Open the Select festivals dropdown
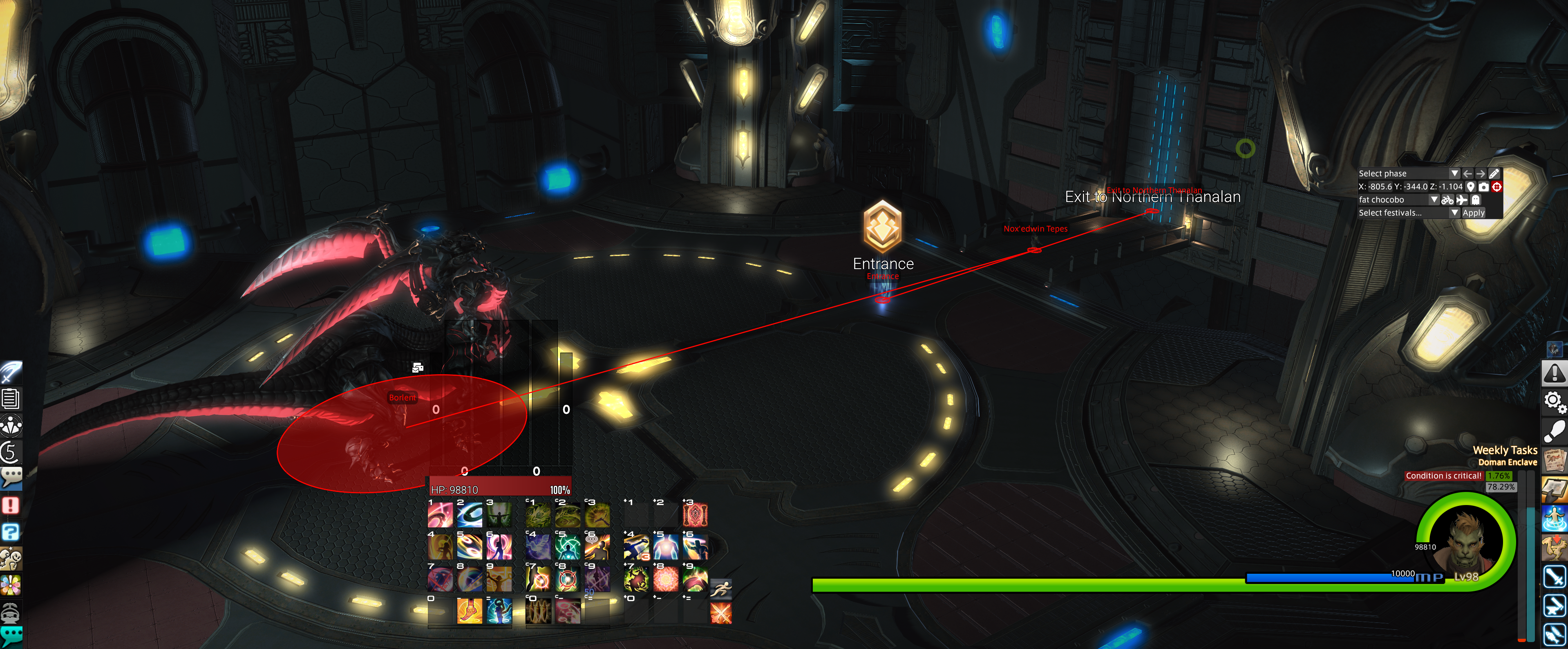 [x=1454, y=213]
